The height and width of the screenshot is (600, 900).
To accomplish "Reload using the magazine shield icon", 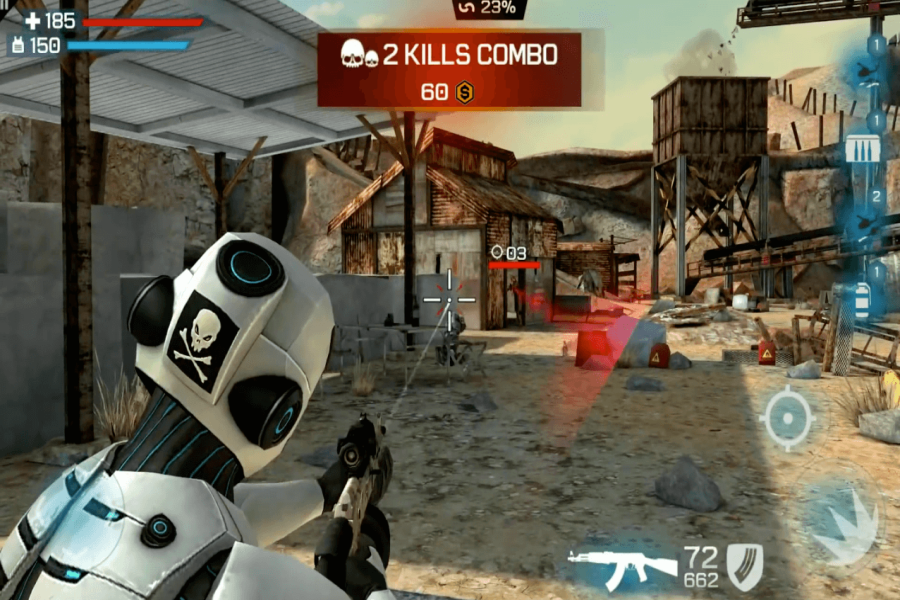I will pos(744,566).
